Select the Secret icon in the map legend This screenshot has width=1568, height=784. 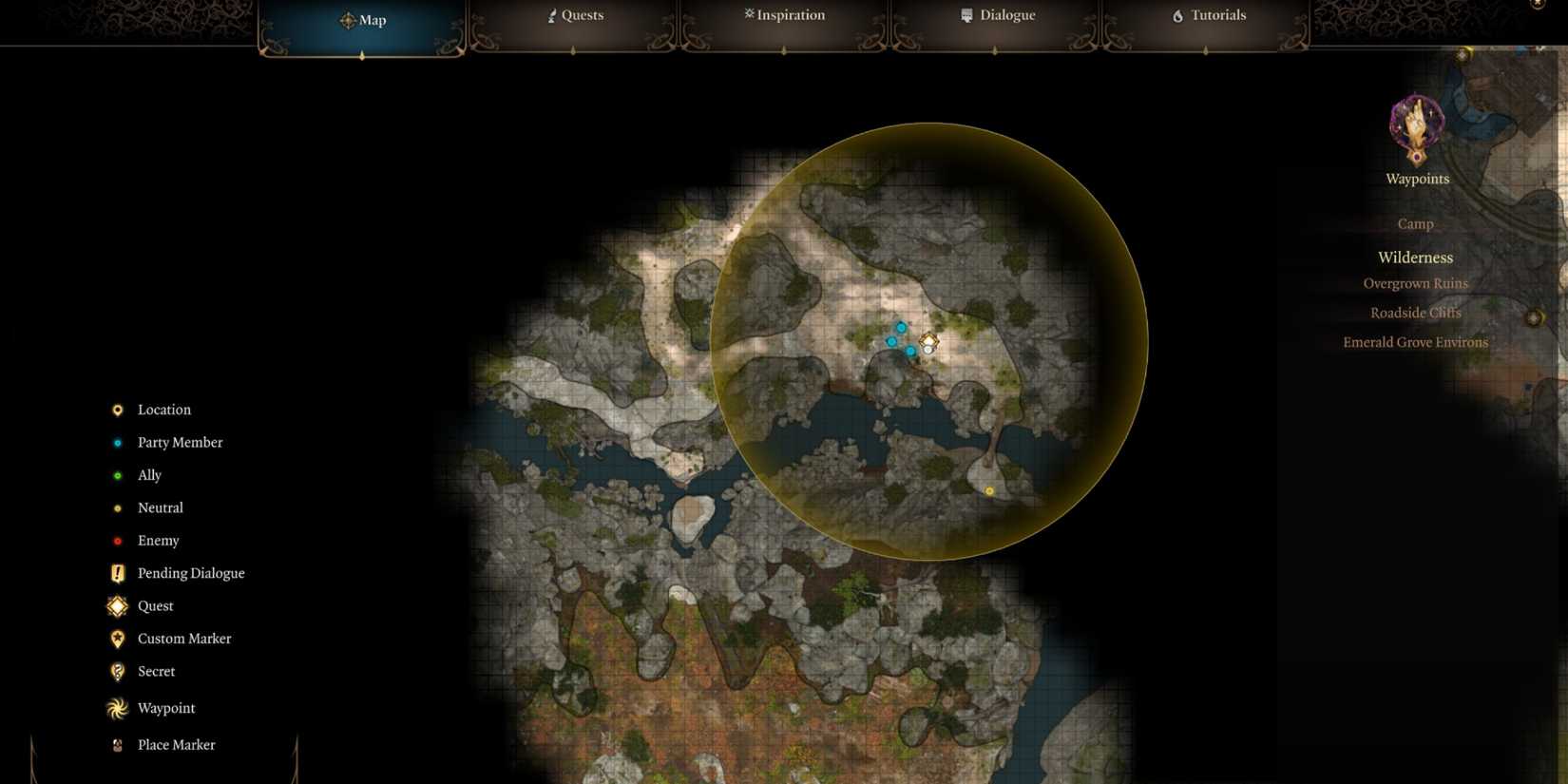117,671
